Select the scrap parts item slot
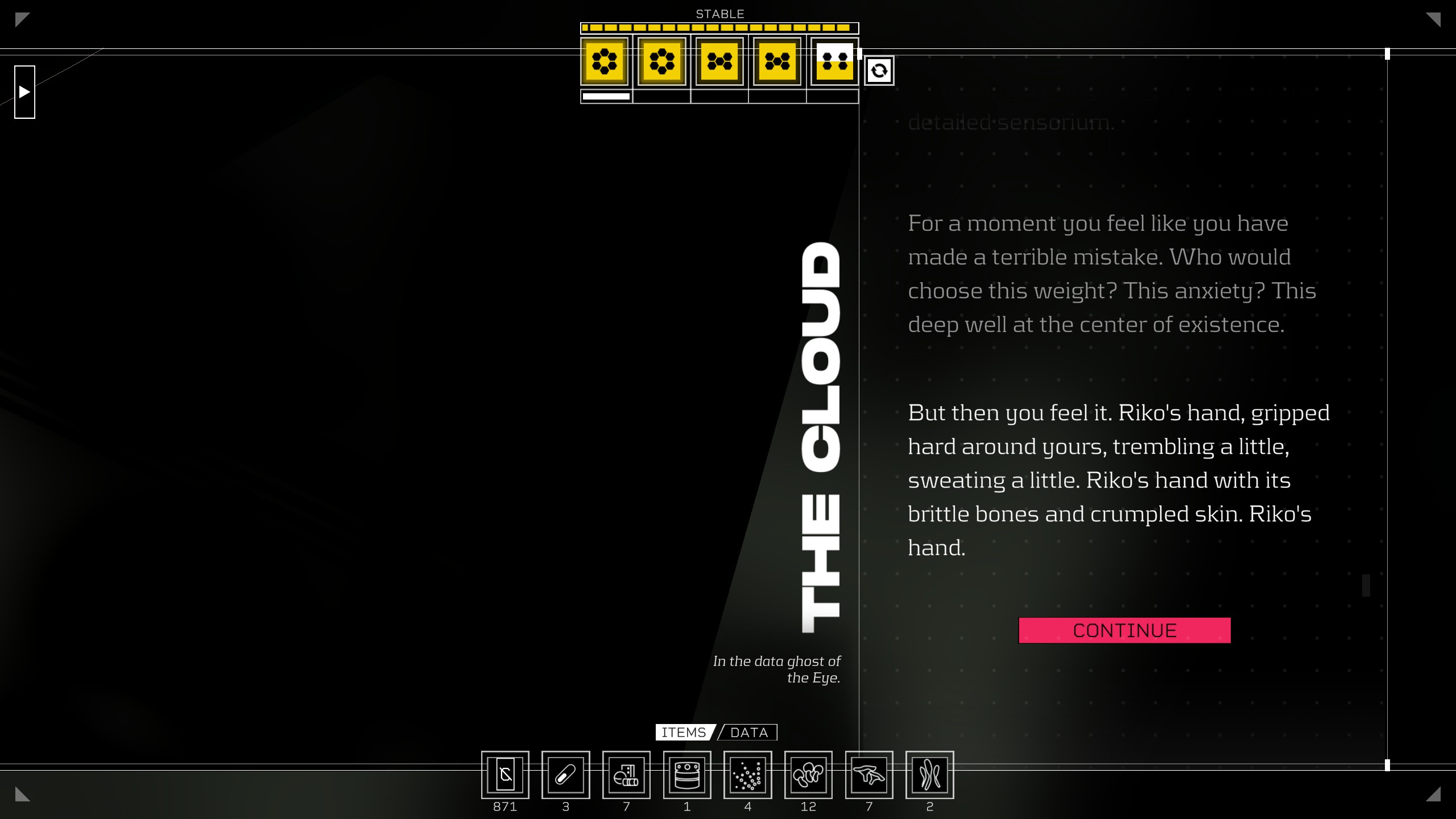 pyautogui.click(x=626, y=775)
